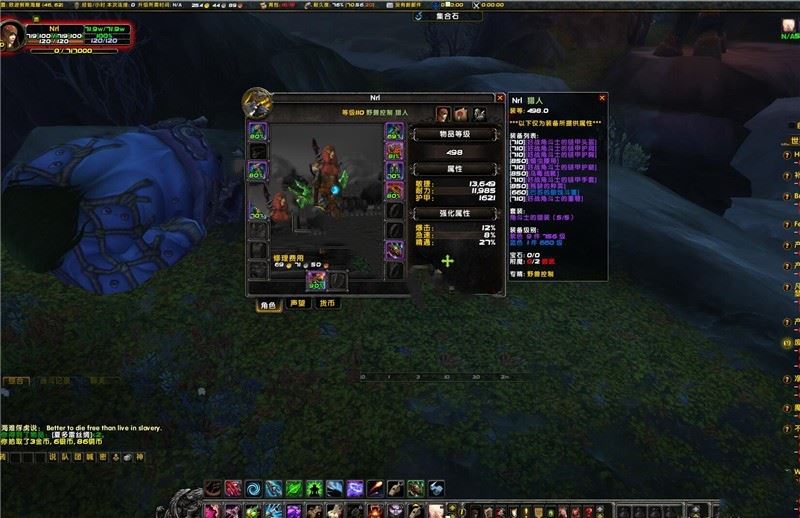Activate the fiery comet shot ability
This screenshot has width=800, height=518.
(374, 489)
